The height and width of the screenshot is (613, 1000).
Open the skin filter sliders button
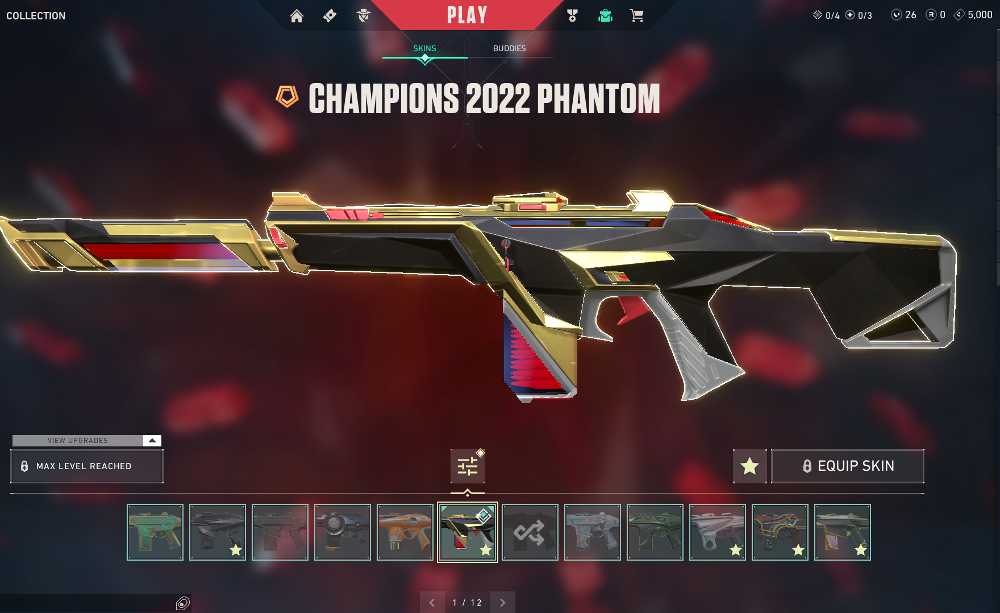click(467, 466)
